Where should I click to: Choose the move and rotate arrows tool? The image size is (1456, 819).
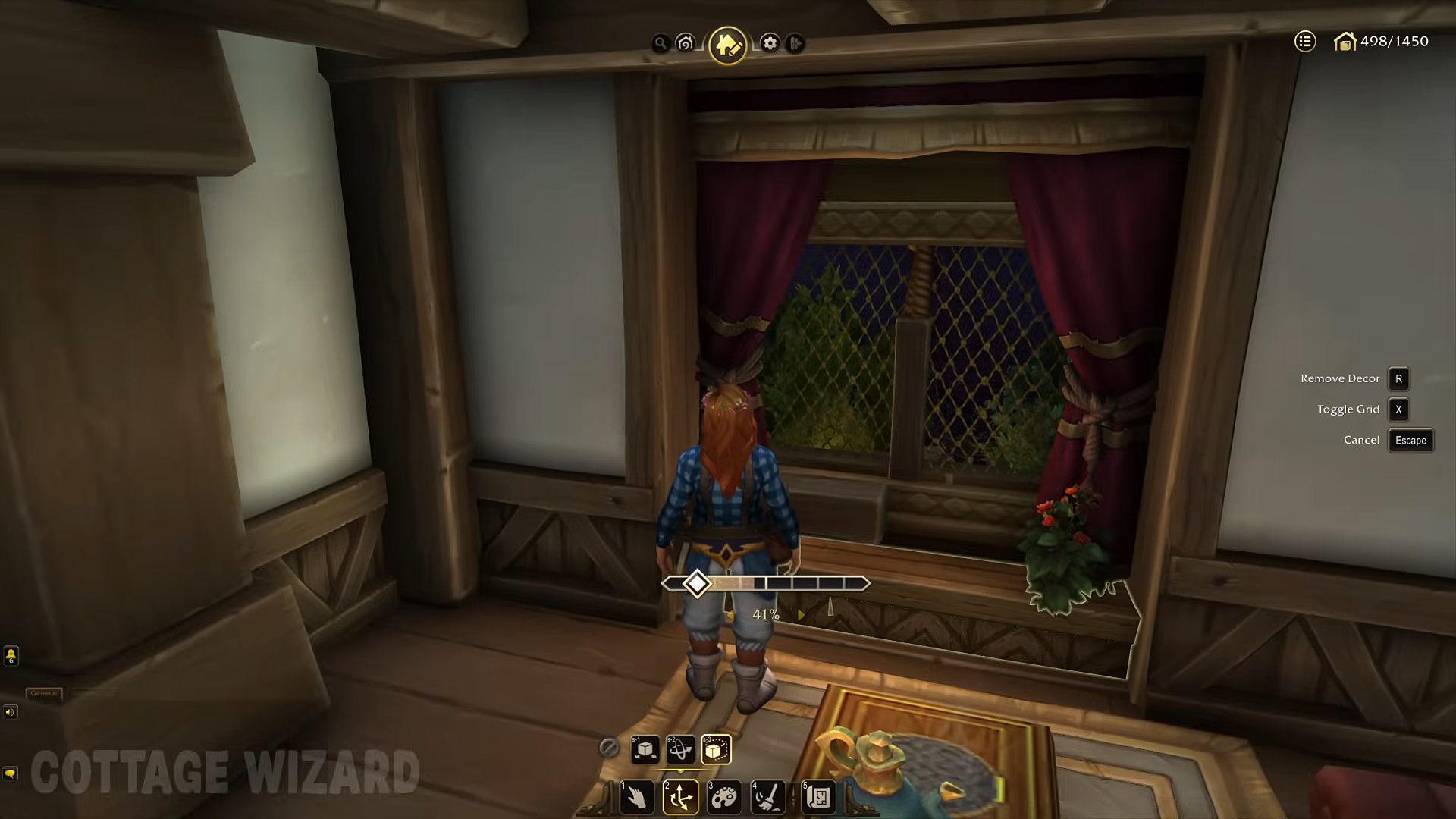(x=680, y=798)
